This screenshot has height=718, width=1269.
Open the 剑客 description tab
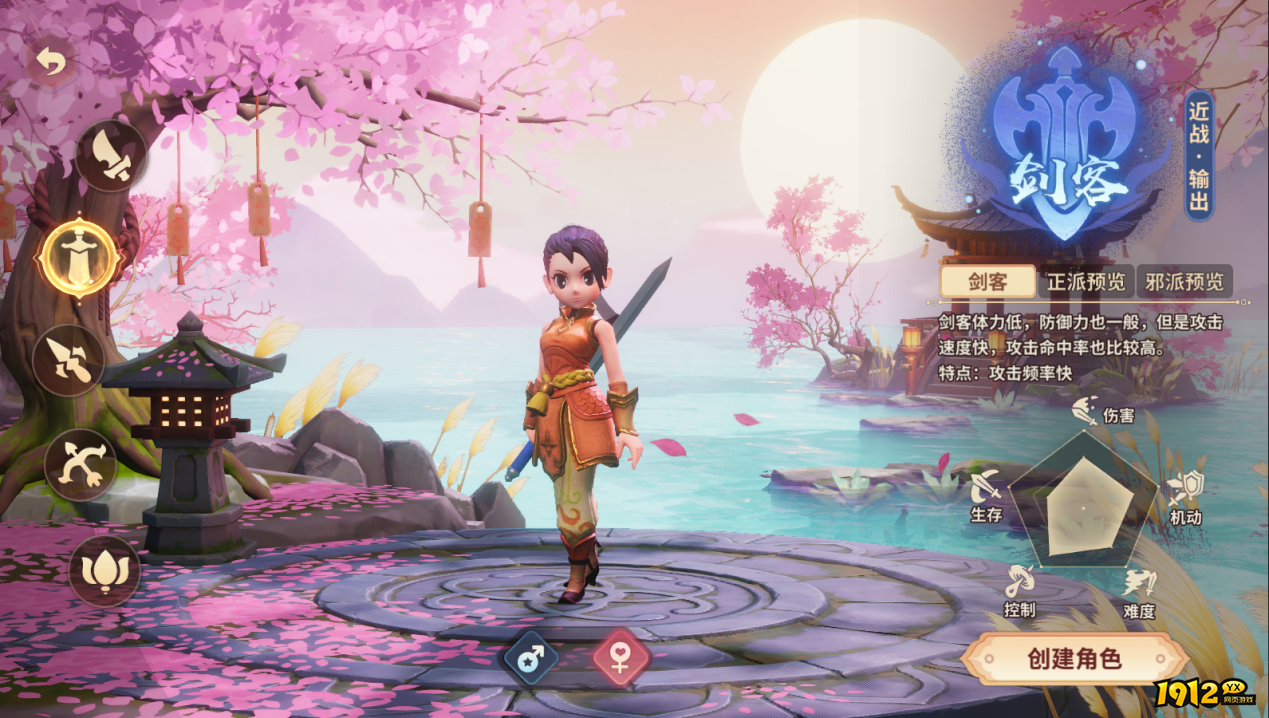click(987, 282)
